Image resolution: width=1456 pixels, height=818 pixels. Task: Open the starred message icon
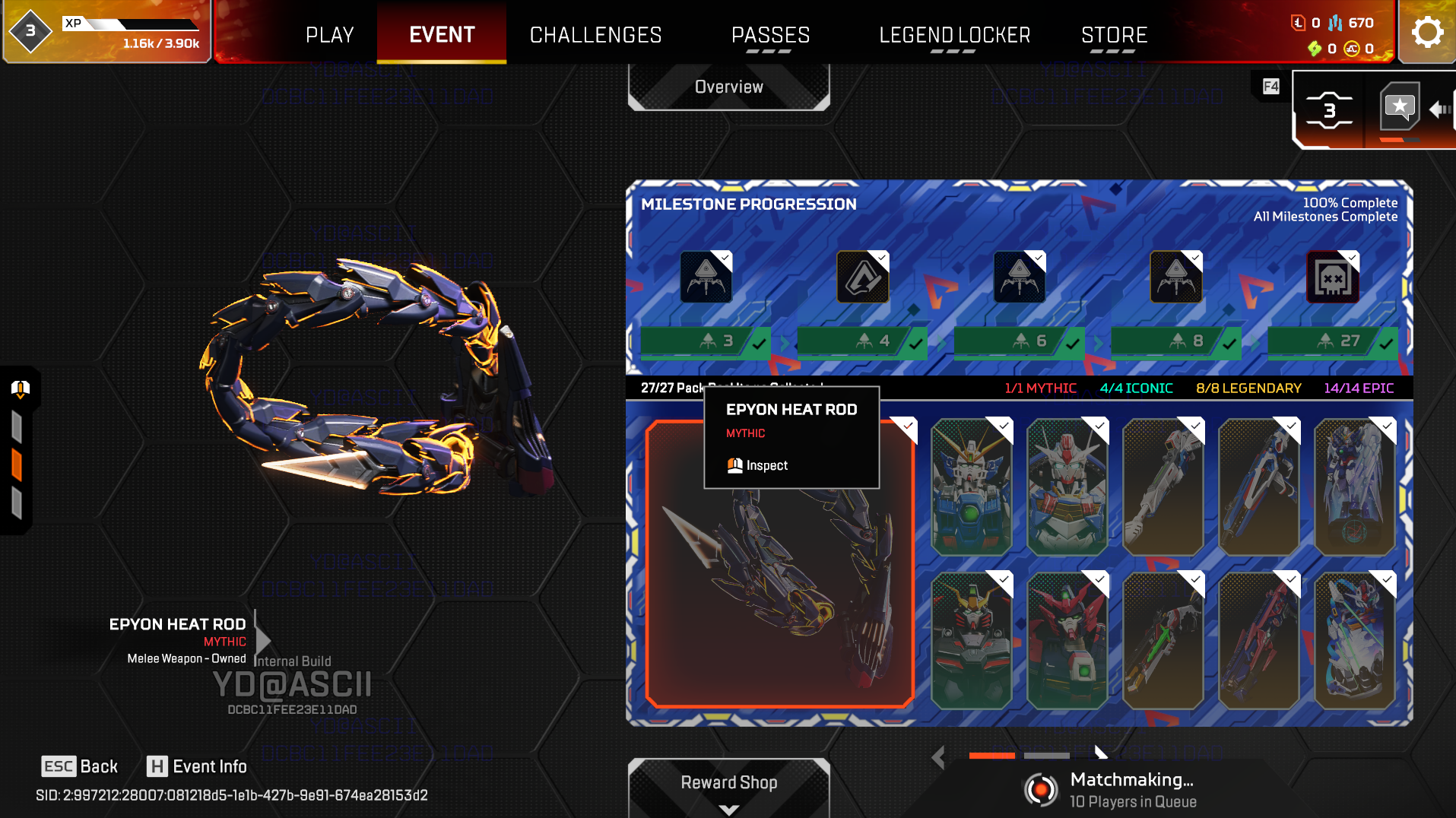coord(1400,107)
